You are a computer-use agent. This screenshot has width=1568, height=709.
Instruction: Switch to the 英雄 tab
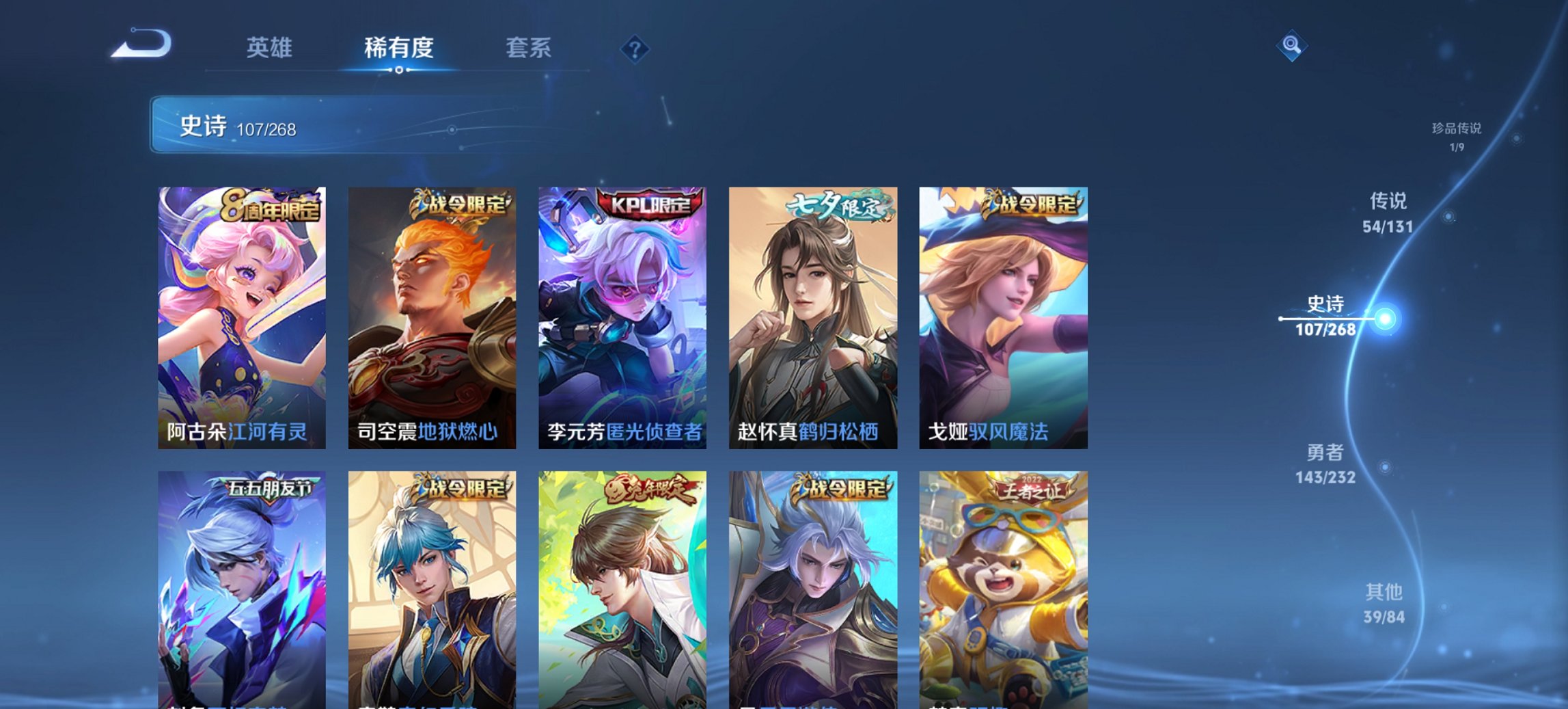272,48
